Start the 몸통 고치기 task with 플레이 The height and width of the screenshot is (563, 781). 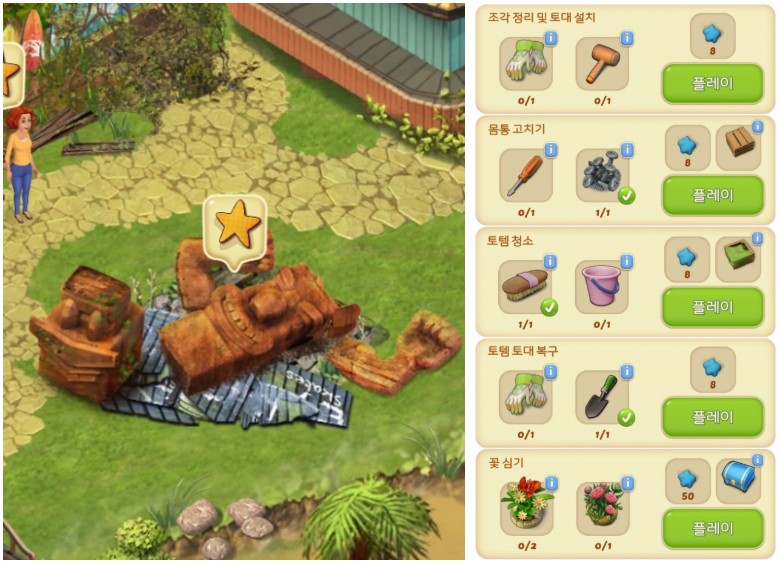coord(712,195)
